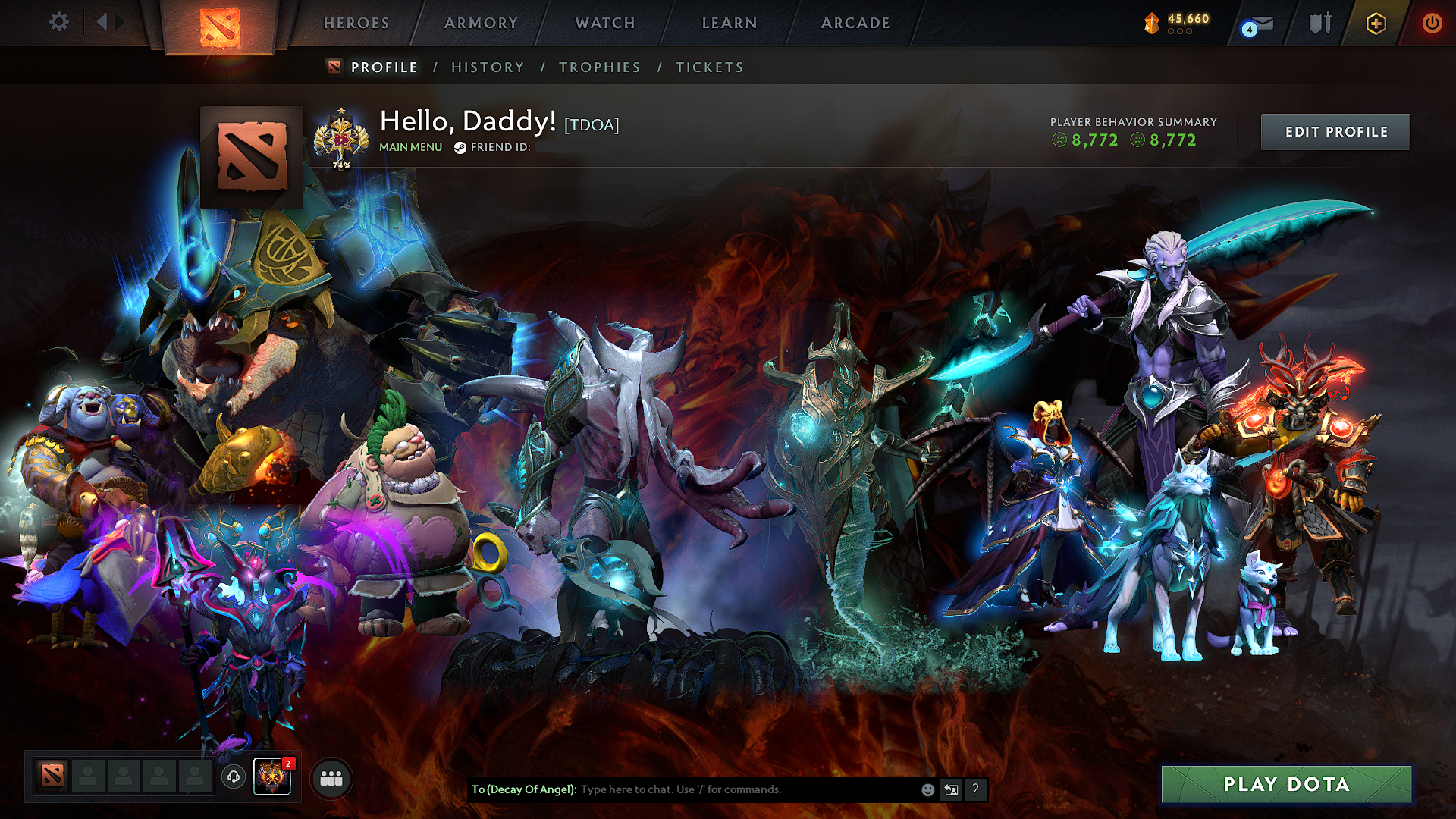
Task: Open the Dota Plus subscription page
Action: [x=1376, y=23]
